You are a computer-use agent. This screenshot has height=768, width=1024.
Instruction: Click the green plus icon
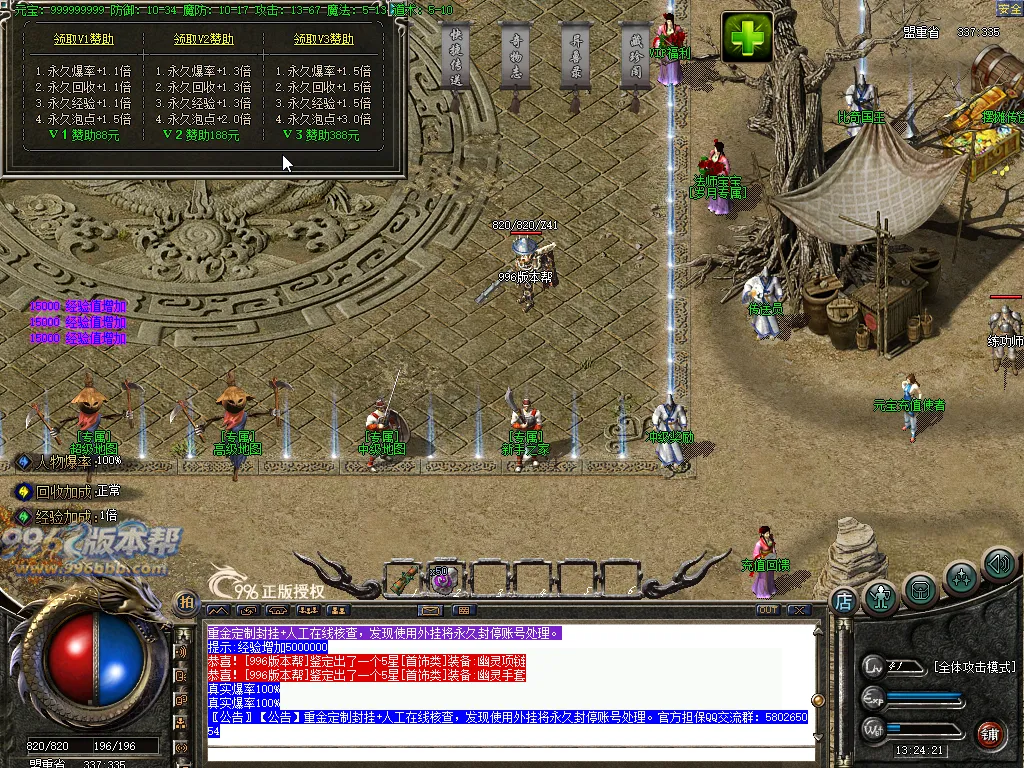point(748,37)
